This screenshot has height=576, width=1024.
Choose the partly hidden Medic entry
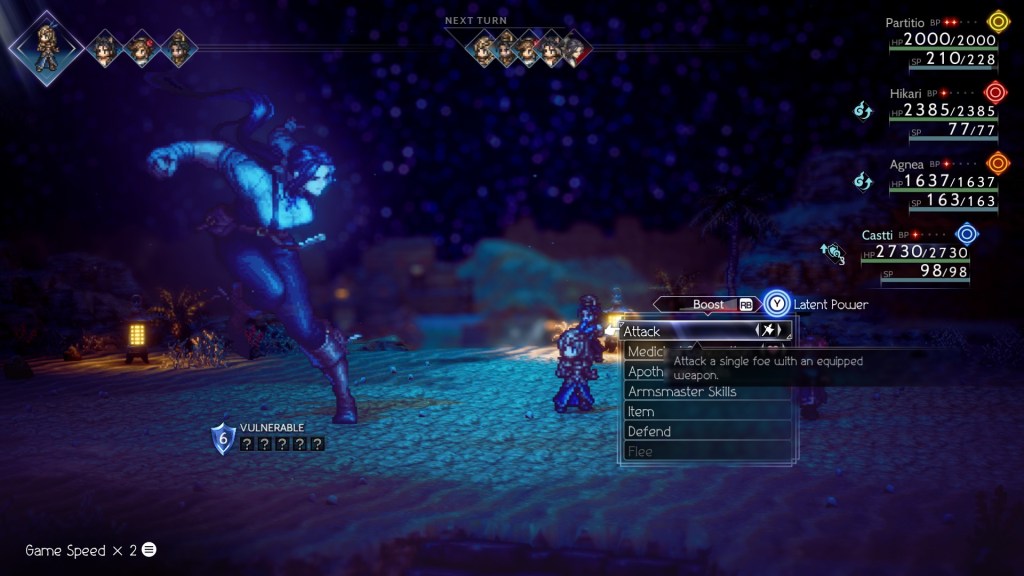[646, 352]
